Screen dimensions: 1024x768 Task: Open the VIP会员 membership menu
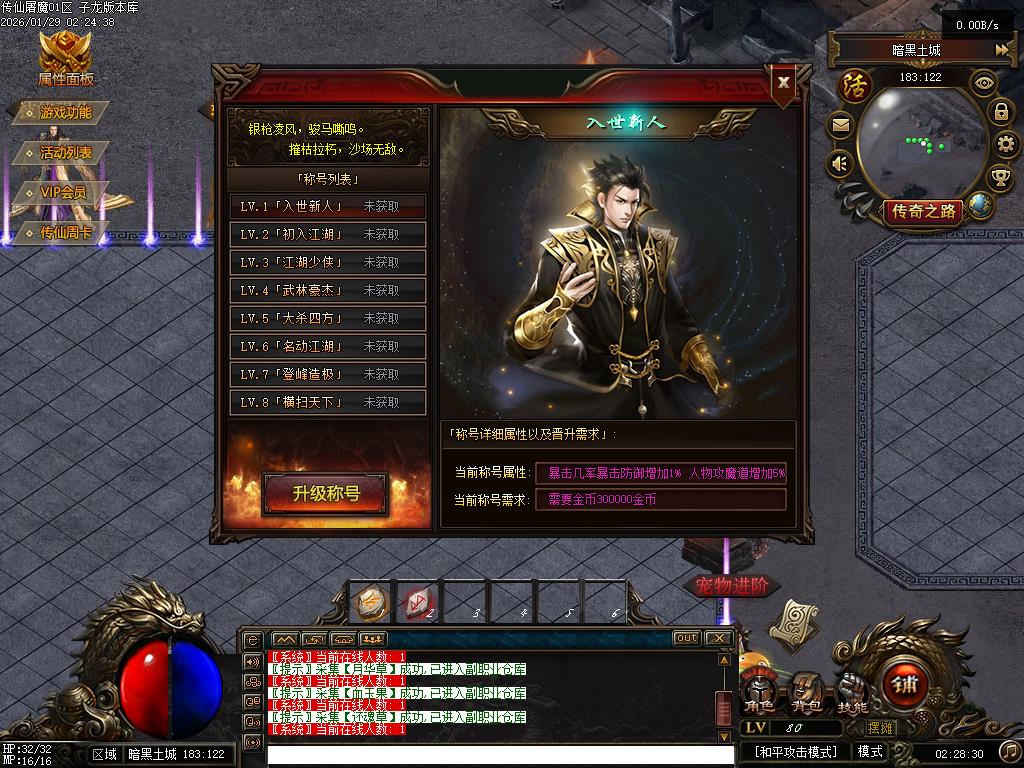pyautogui.click(x=62, y=193)
